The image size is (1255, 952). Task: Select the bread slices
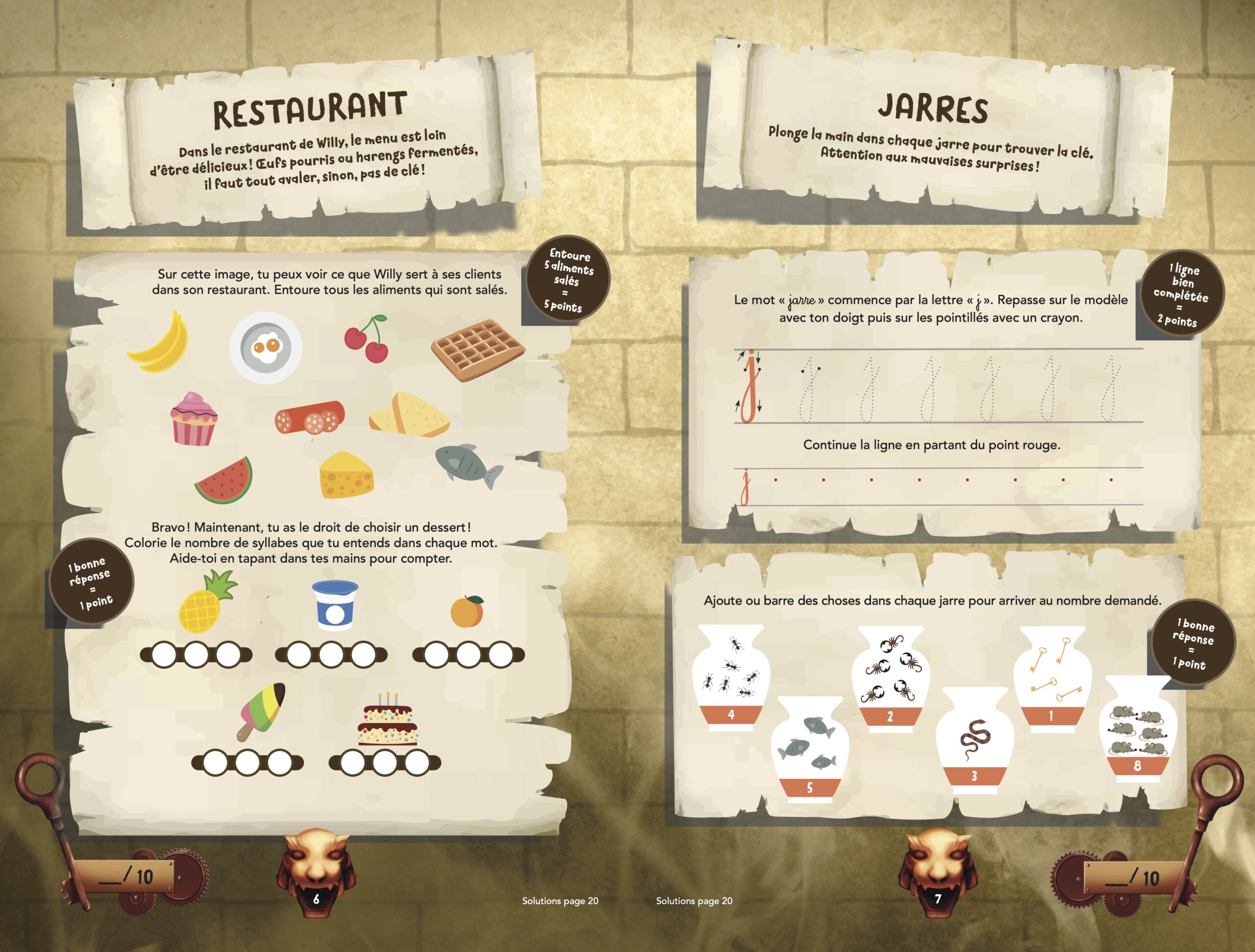[x=410, y=414]
